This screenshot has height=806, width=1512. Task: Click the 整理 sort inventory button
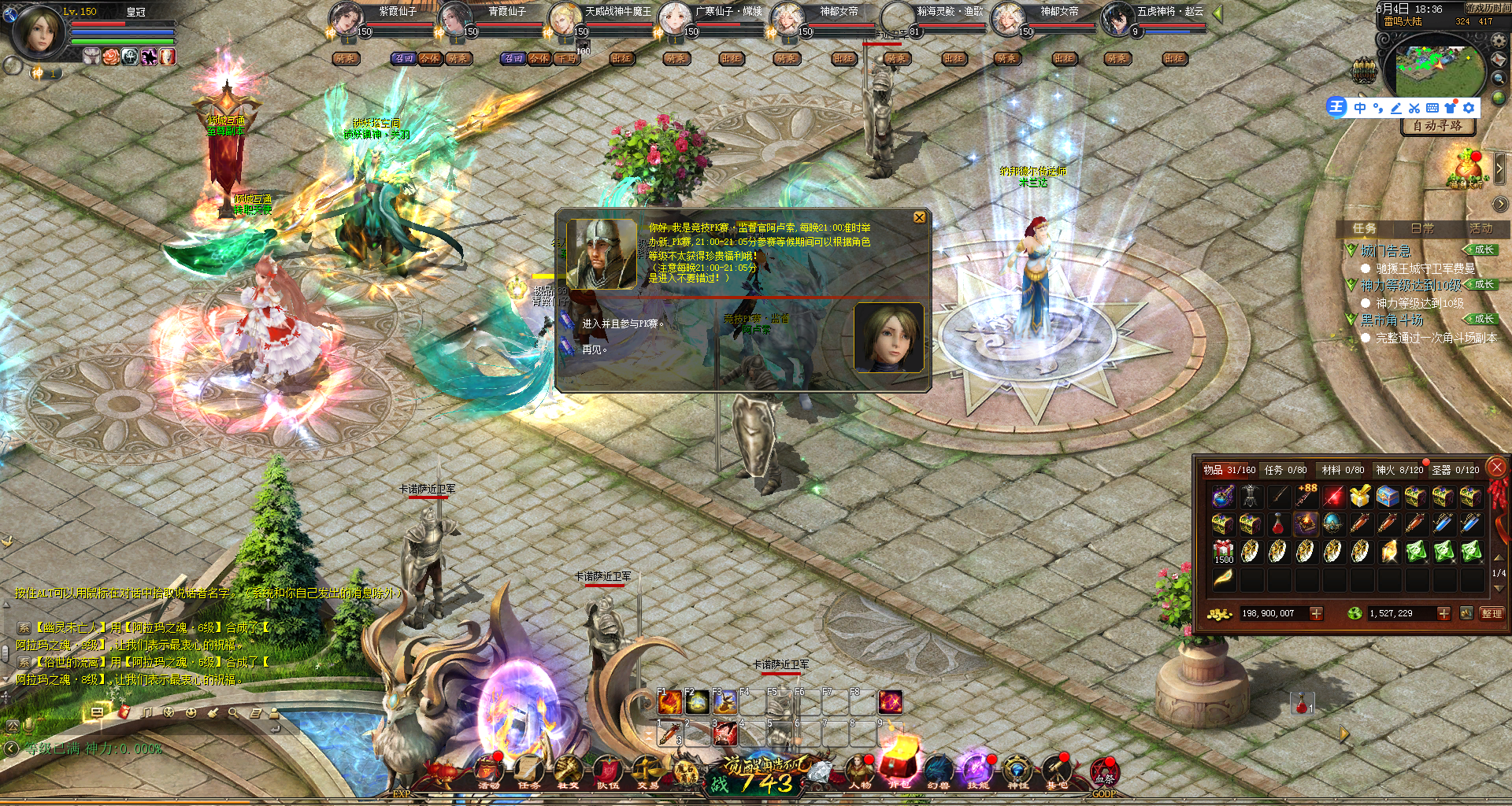pos(1492,613)
